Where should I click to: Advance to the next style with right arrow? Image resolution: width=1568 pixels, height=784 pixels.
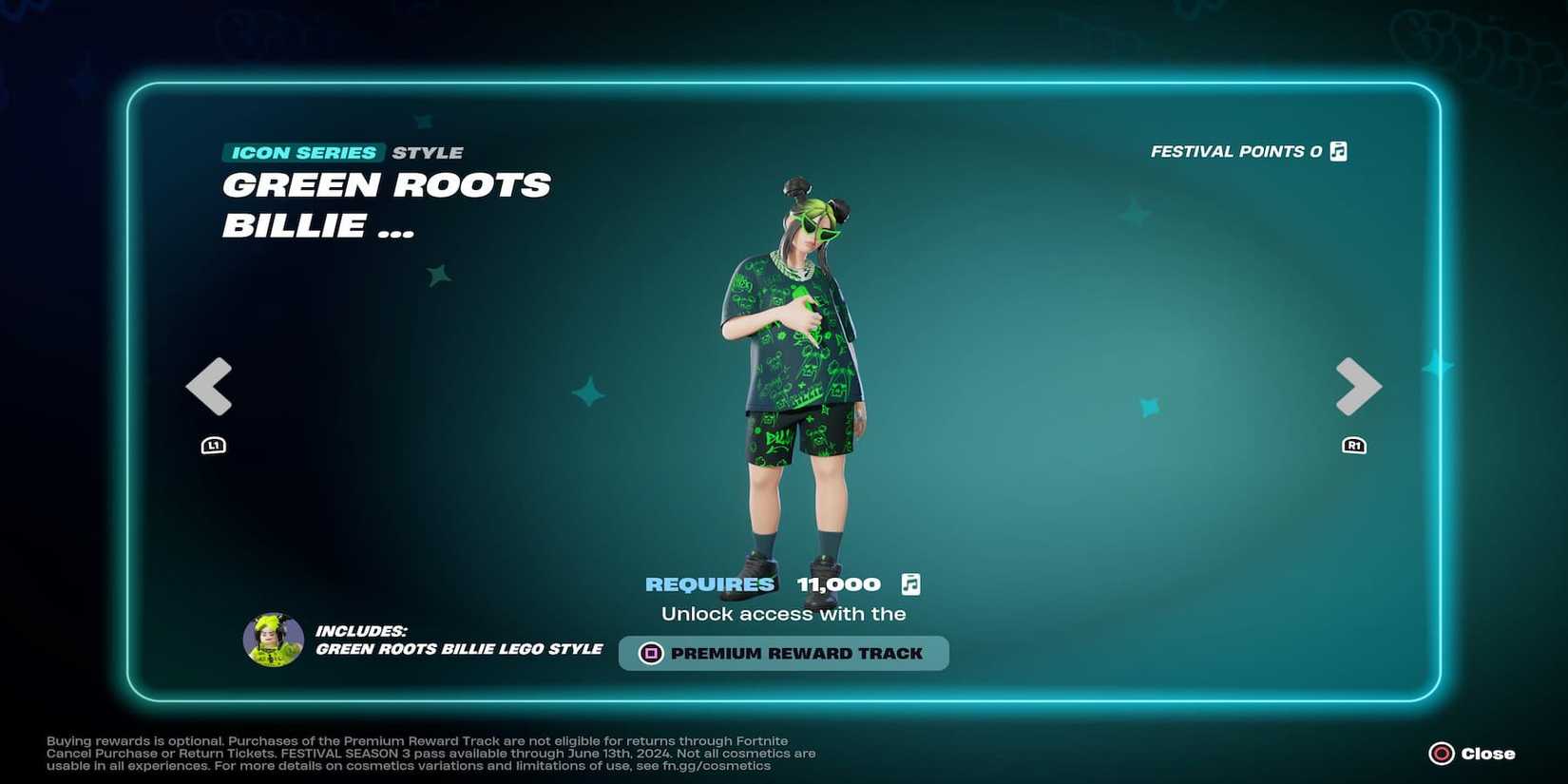pos(1357,386)
